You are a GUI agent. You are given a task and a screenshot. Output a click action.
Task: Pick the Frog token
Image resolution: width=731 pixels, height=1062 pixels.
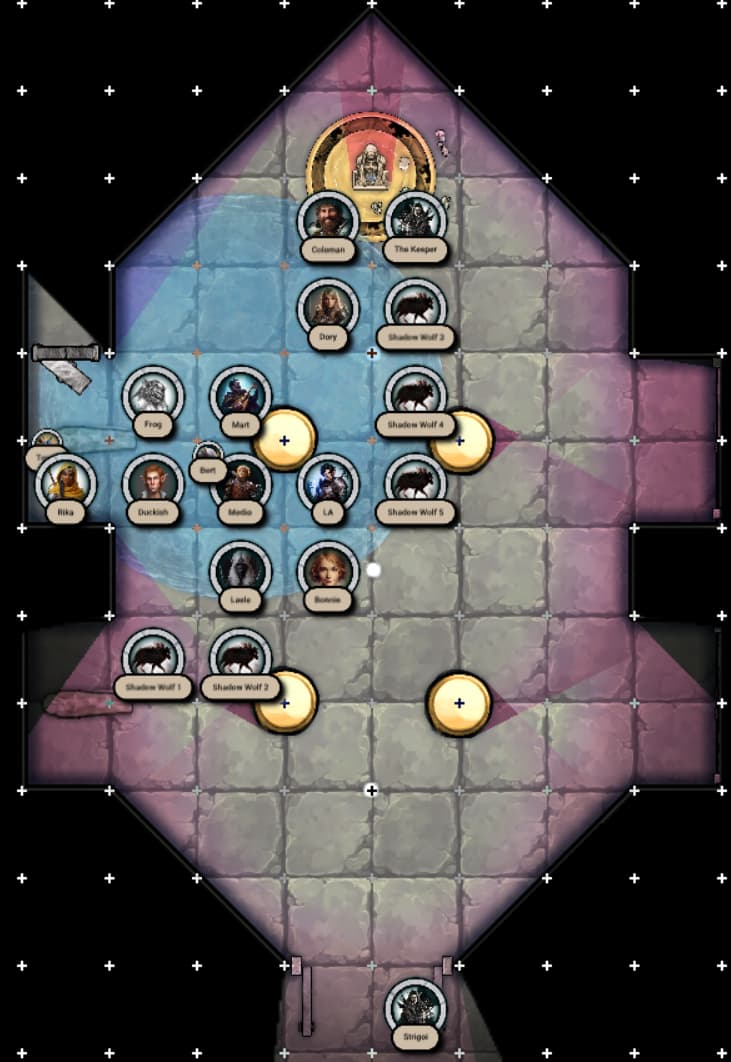point(153,395)
